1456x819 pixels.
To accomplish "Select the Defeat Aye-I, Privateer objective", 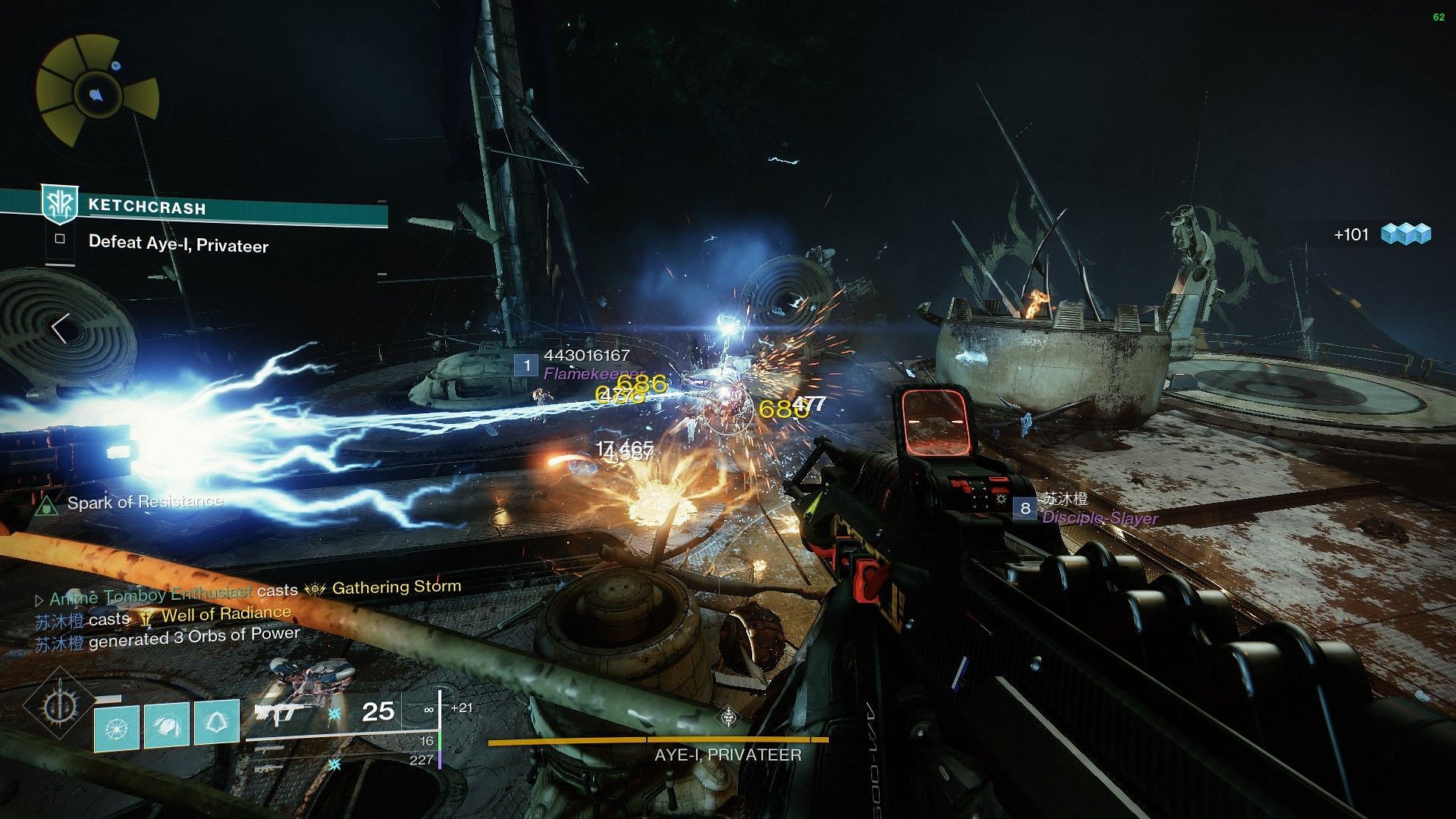I will point(178,243).
